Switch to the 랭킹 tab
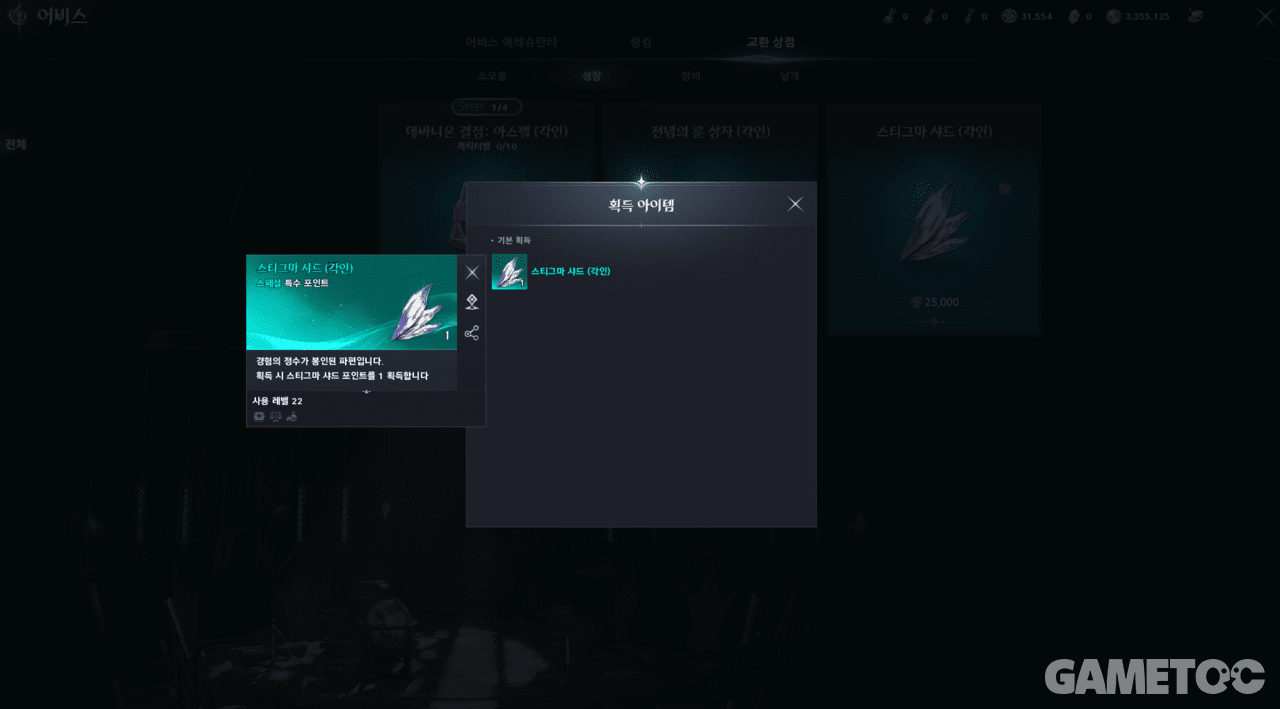1280x709 pixels. 641,43
